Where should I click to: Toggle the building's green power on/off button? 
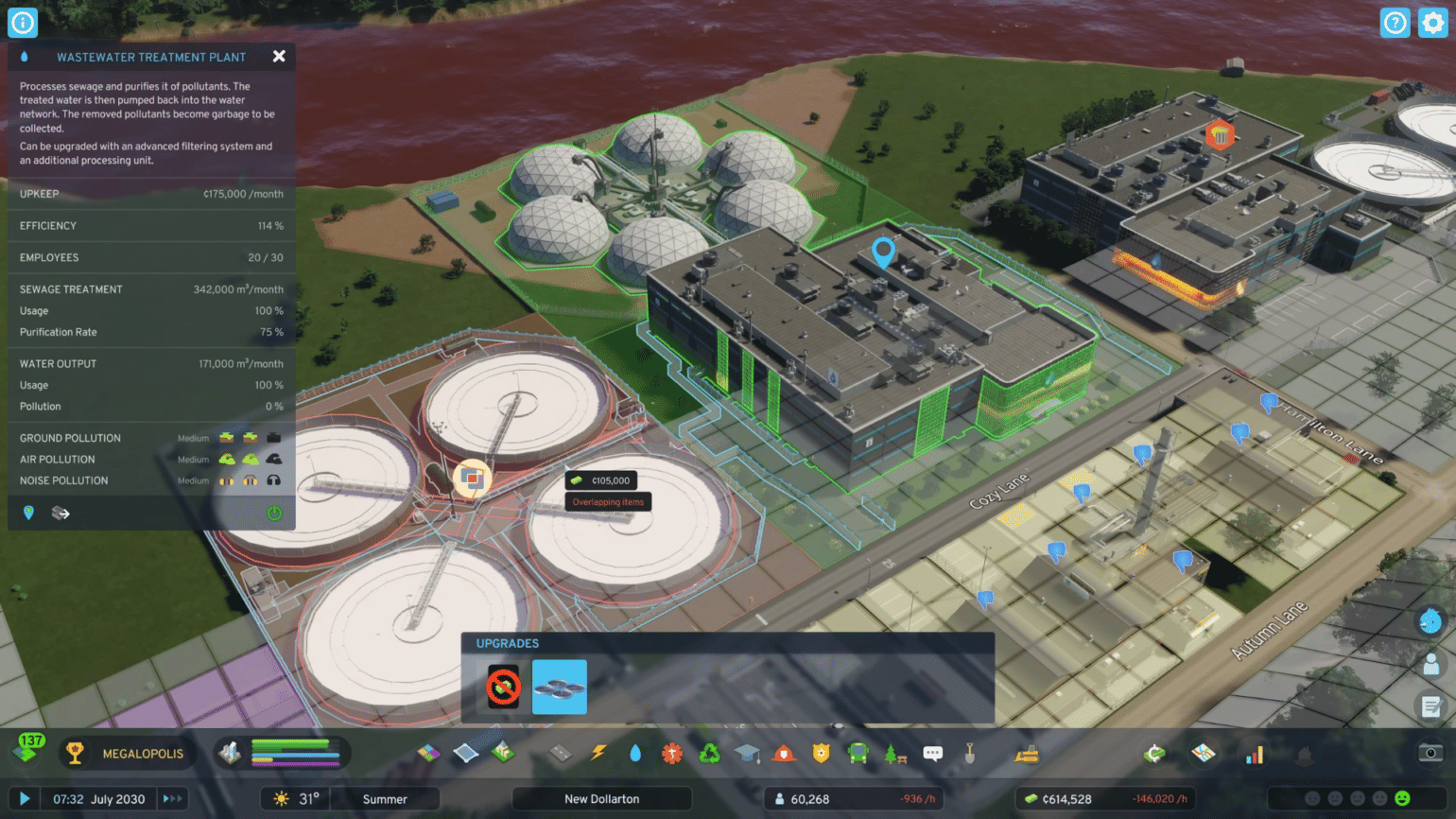pos(274,514)
